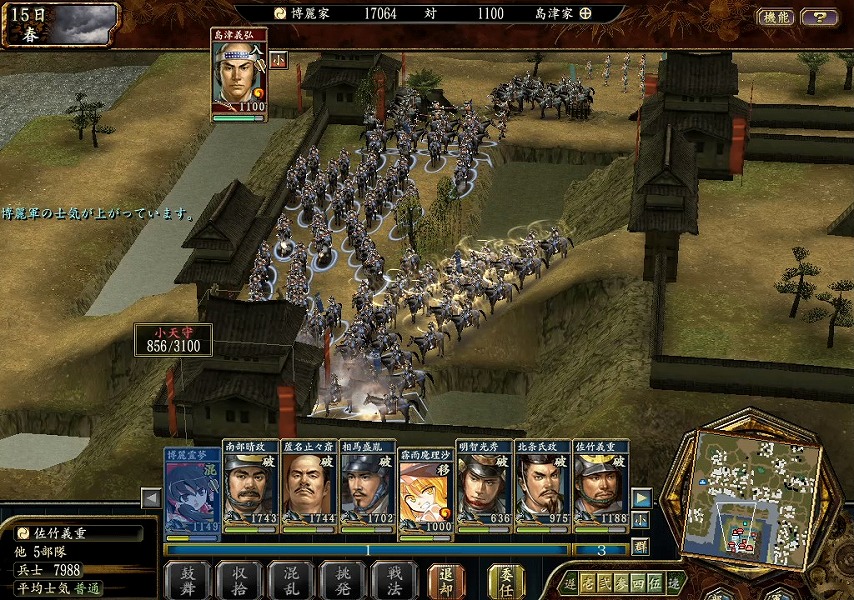Select the 博麗霊夢 unit card

192,489
